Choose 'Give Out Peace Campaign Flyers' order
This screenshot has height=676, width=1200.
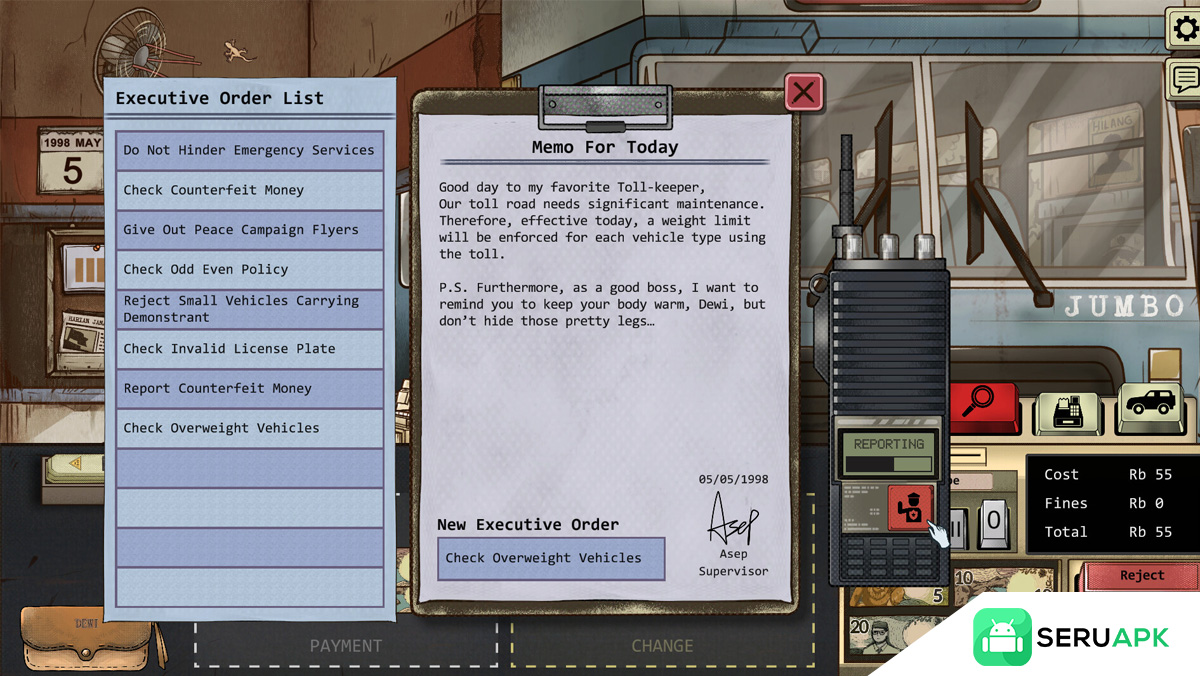point(249,230)
